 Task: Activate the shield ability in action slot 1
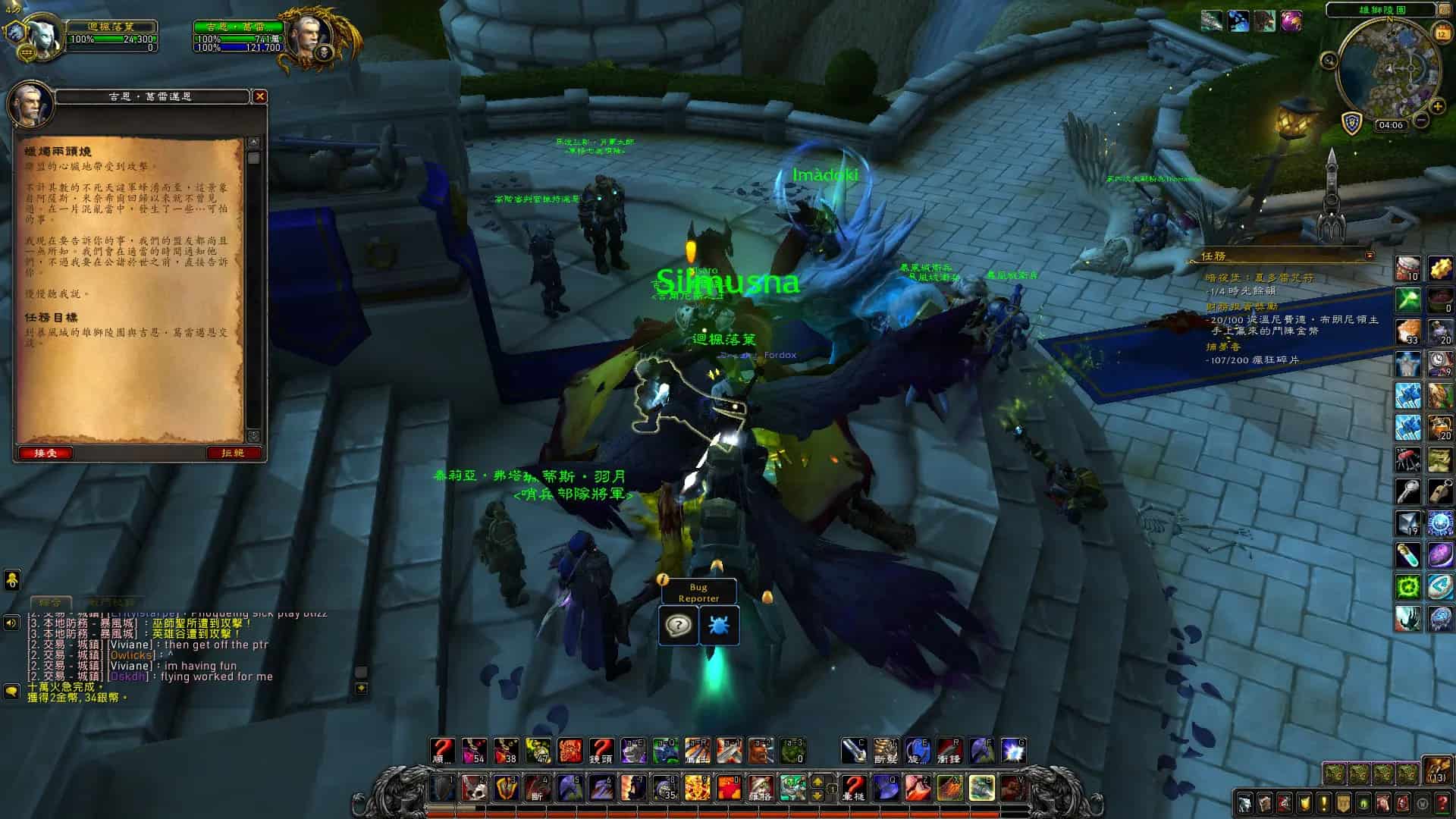[x=443, y=789]
